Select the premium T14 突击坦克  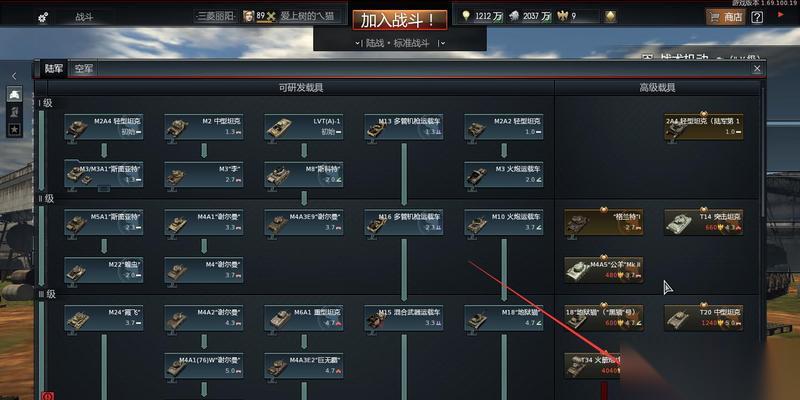click(703, 221)
